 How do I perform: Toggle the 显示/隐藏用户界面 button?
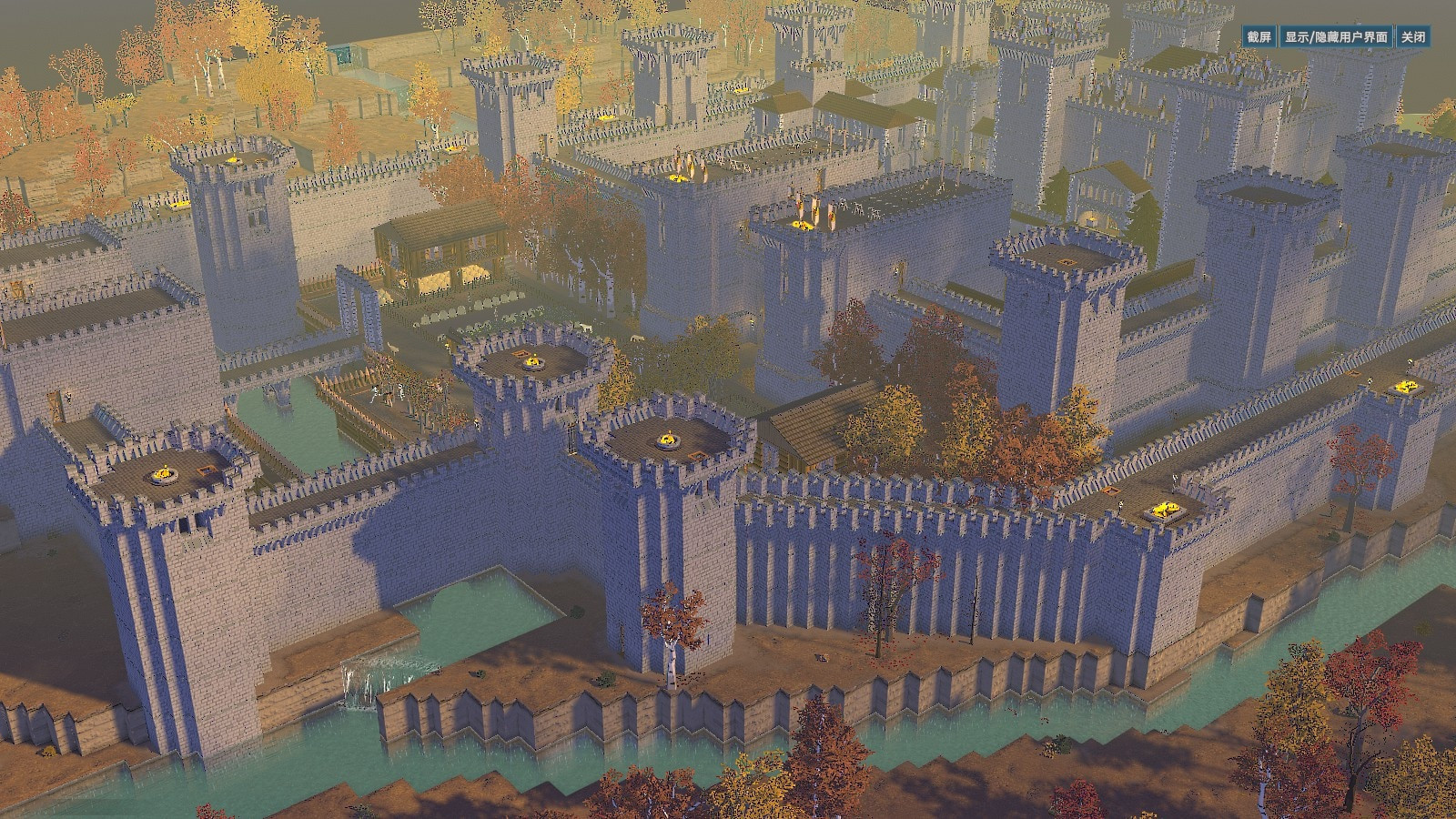point(1336,37)
